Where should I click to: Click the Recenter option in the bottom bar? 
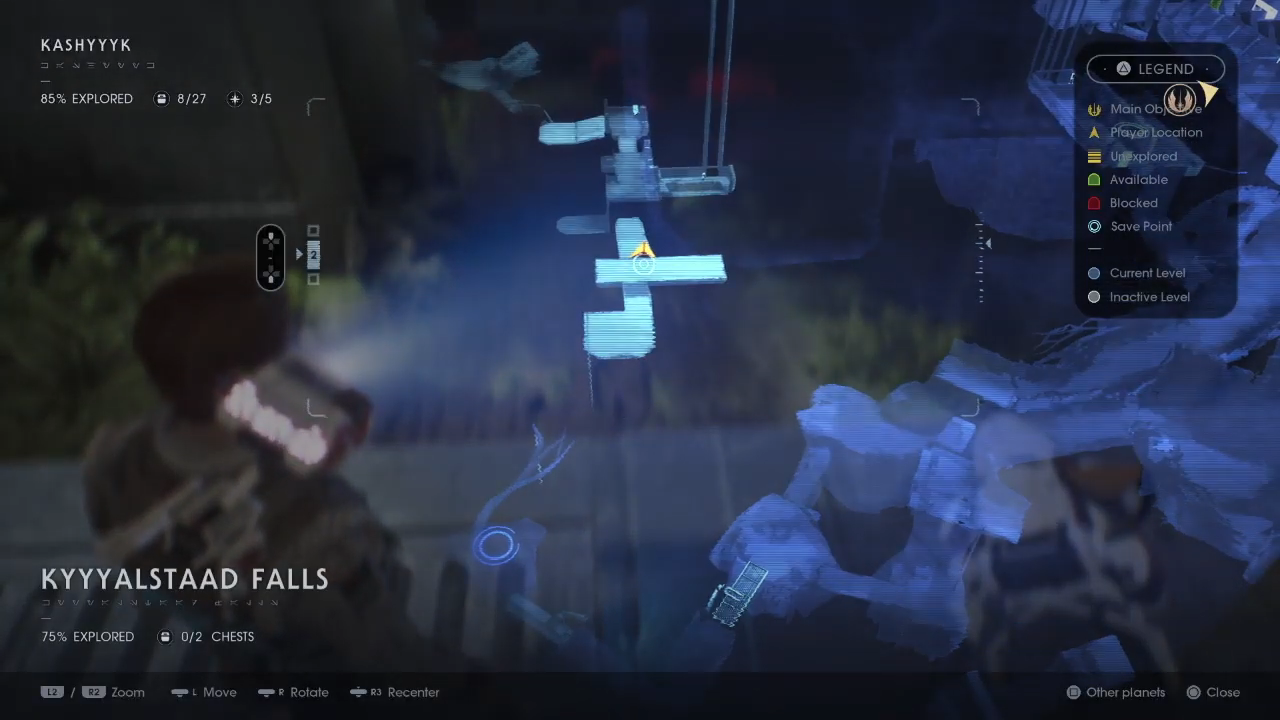click(x=394, y=692)
